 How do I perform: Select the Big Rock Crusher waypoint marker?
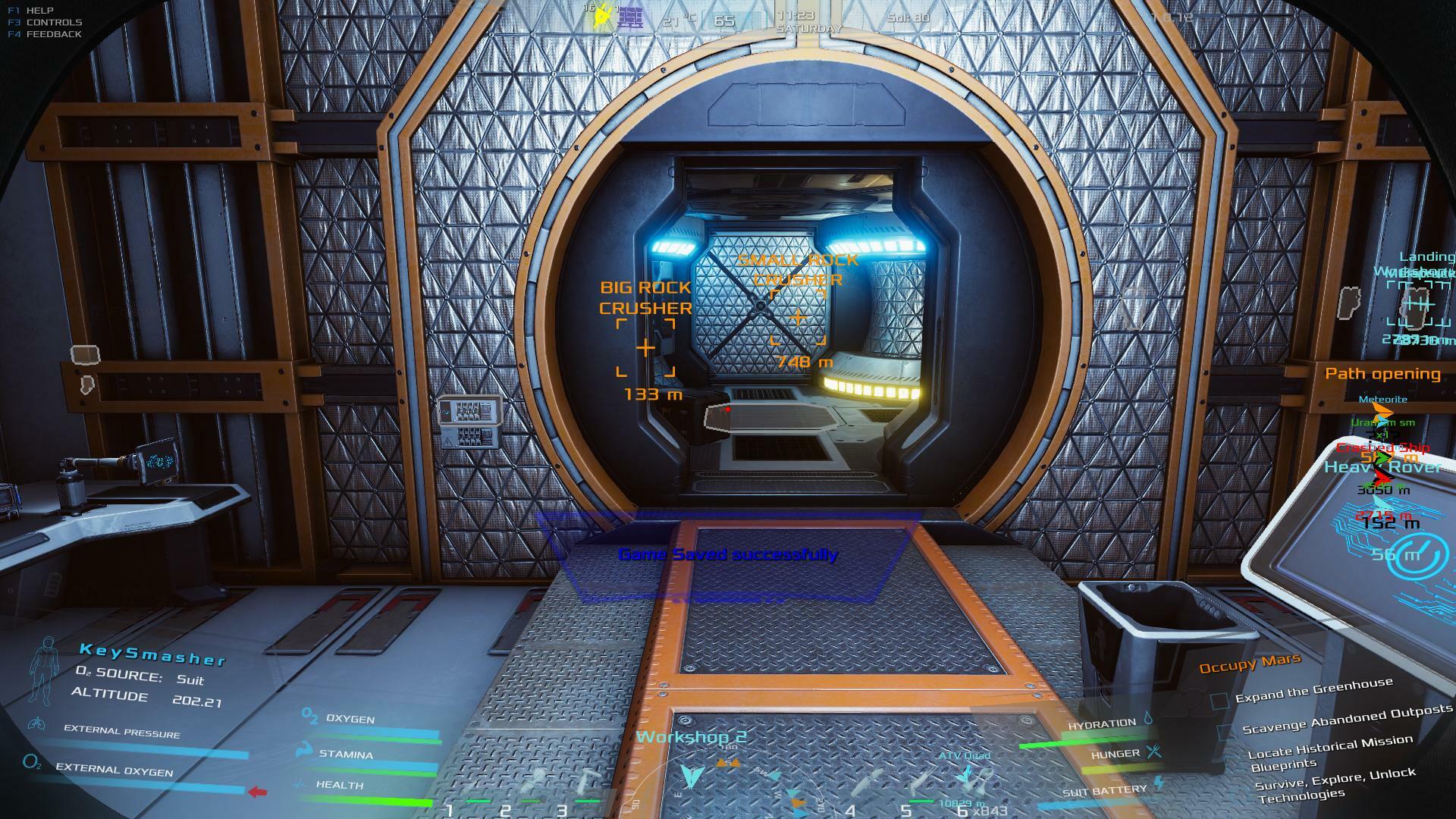point(645,348)
